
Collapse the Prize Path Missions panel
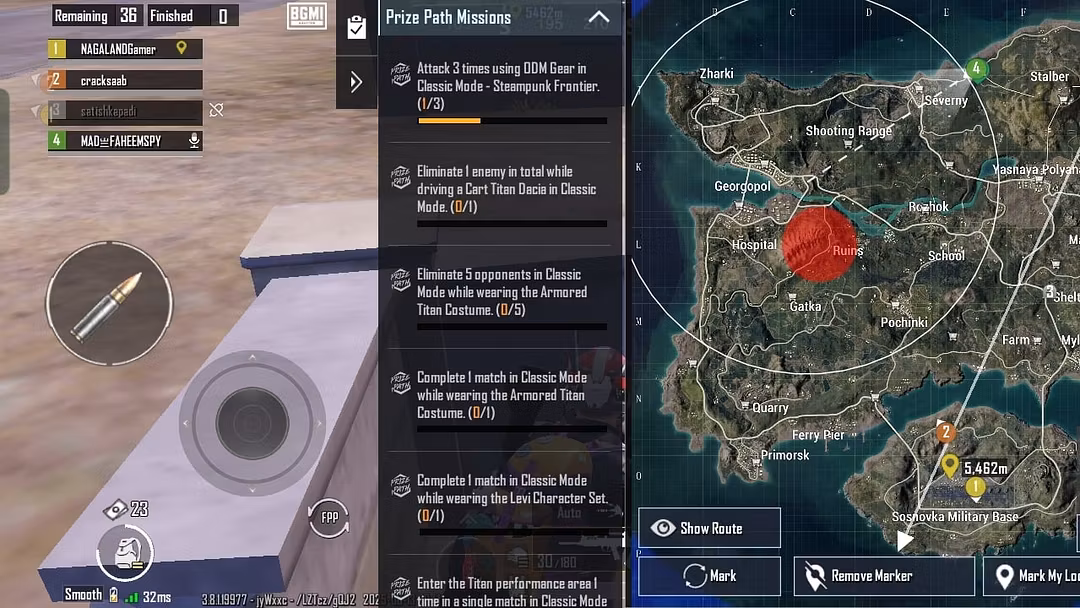598,17
